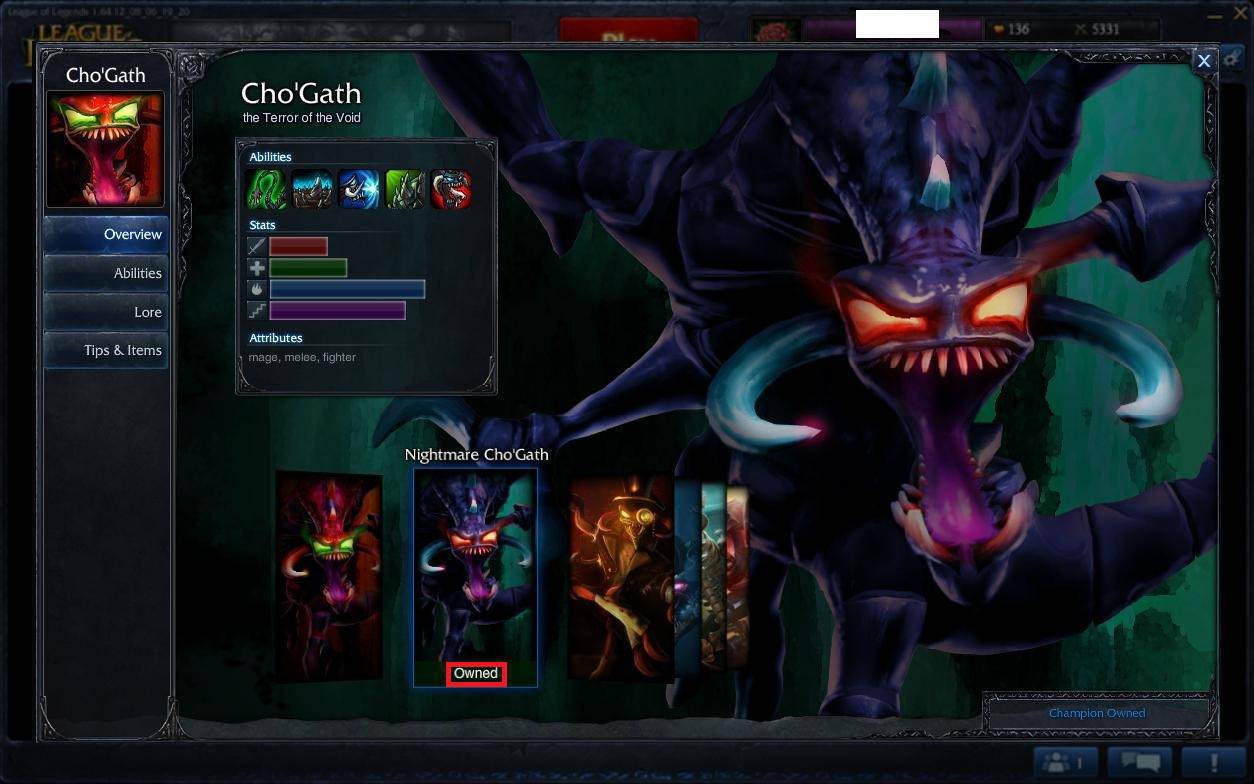Screen dimensions: 1254x784
Task: Show the Lore tab
Action: (x=106, y=312)
